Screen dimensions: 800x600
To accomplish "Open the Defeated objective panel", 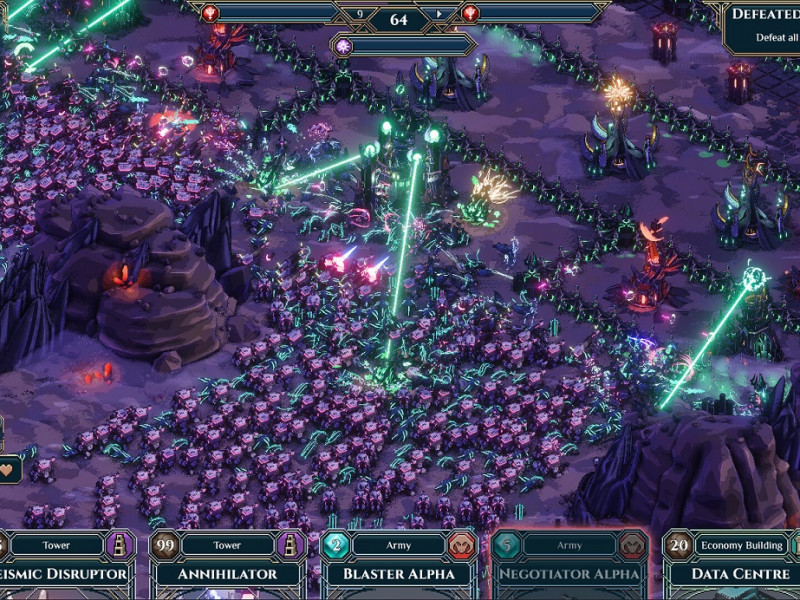I will click(x=762, y=27).
